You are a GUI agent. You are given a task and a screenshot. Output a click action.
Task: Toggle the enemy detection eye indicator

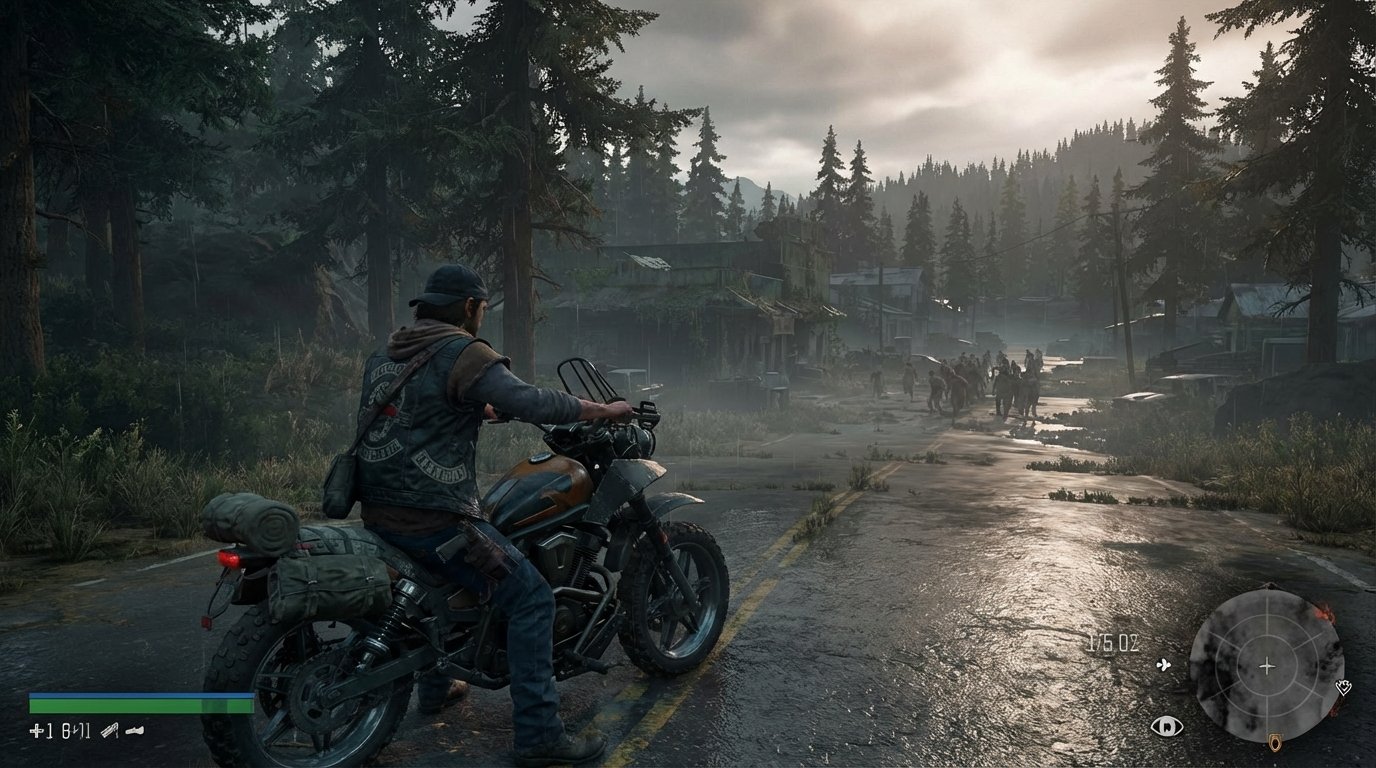(1169, 726)
